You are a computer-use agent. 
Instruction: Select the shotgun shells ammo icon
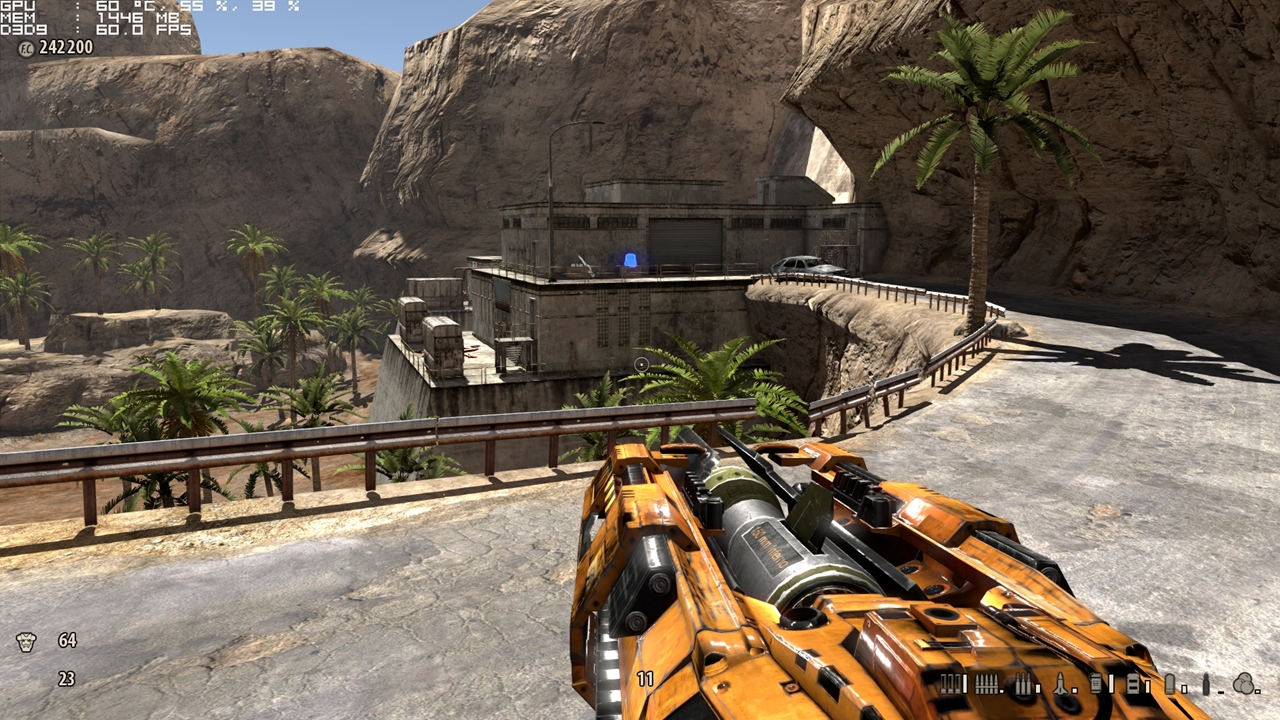pyautogui.click(x=951, y=684)
